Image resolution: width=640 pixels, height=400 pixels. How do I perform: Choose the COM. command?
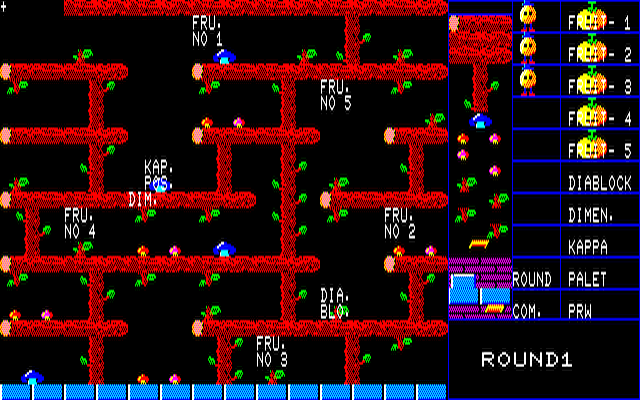coord(528,311)
